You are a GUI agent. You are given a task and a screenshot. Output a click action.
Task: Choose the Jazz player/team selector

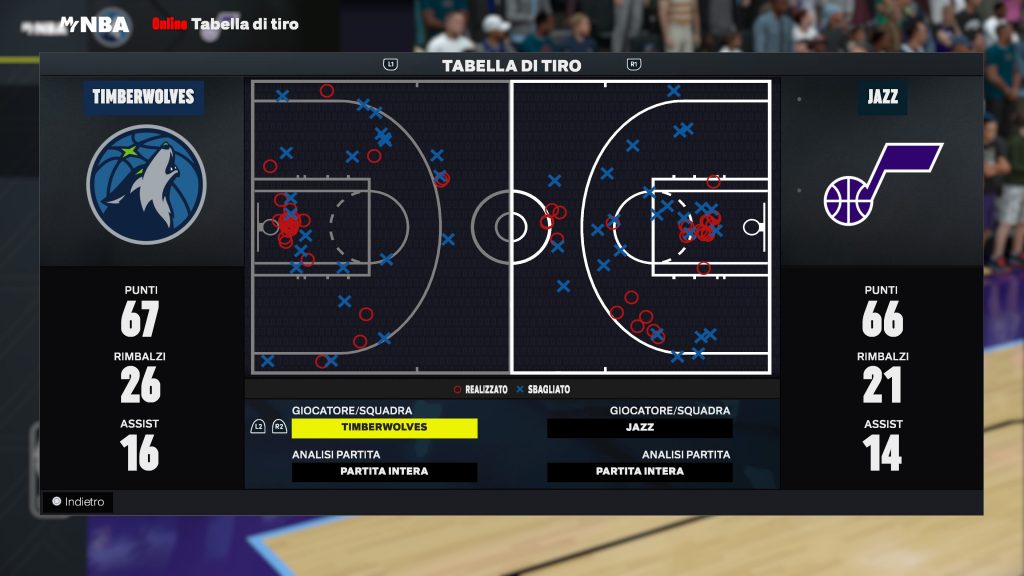tap(640, 428)
